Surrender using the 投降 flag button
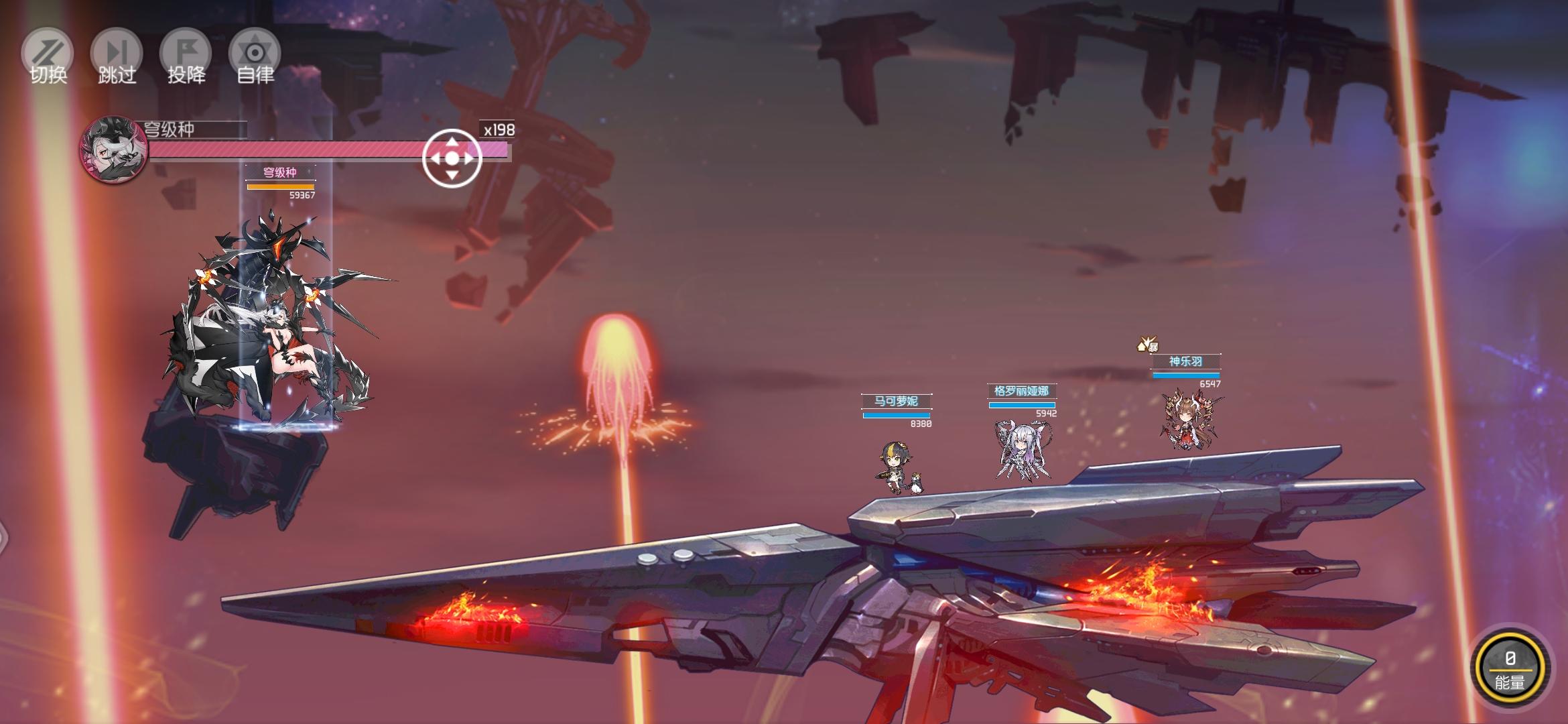Viewport: 1568px width, 724px height. point(186,56)
